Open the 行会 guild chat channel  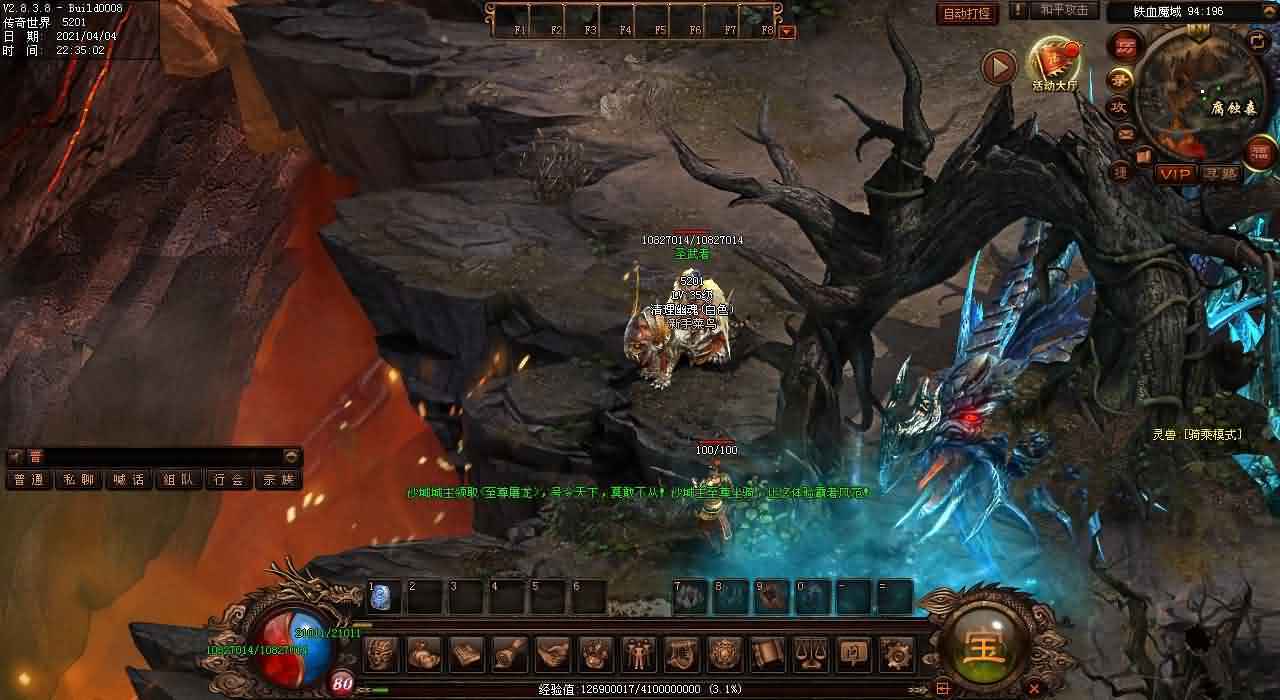[x=229, y=480]
